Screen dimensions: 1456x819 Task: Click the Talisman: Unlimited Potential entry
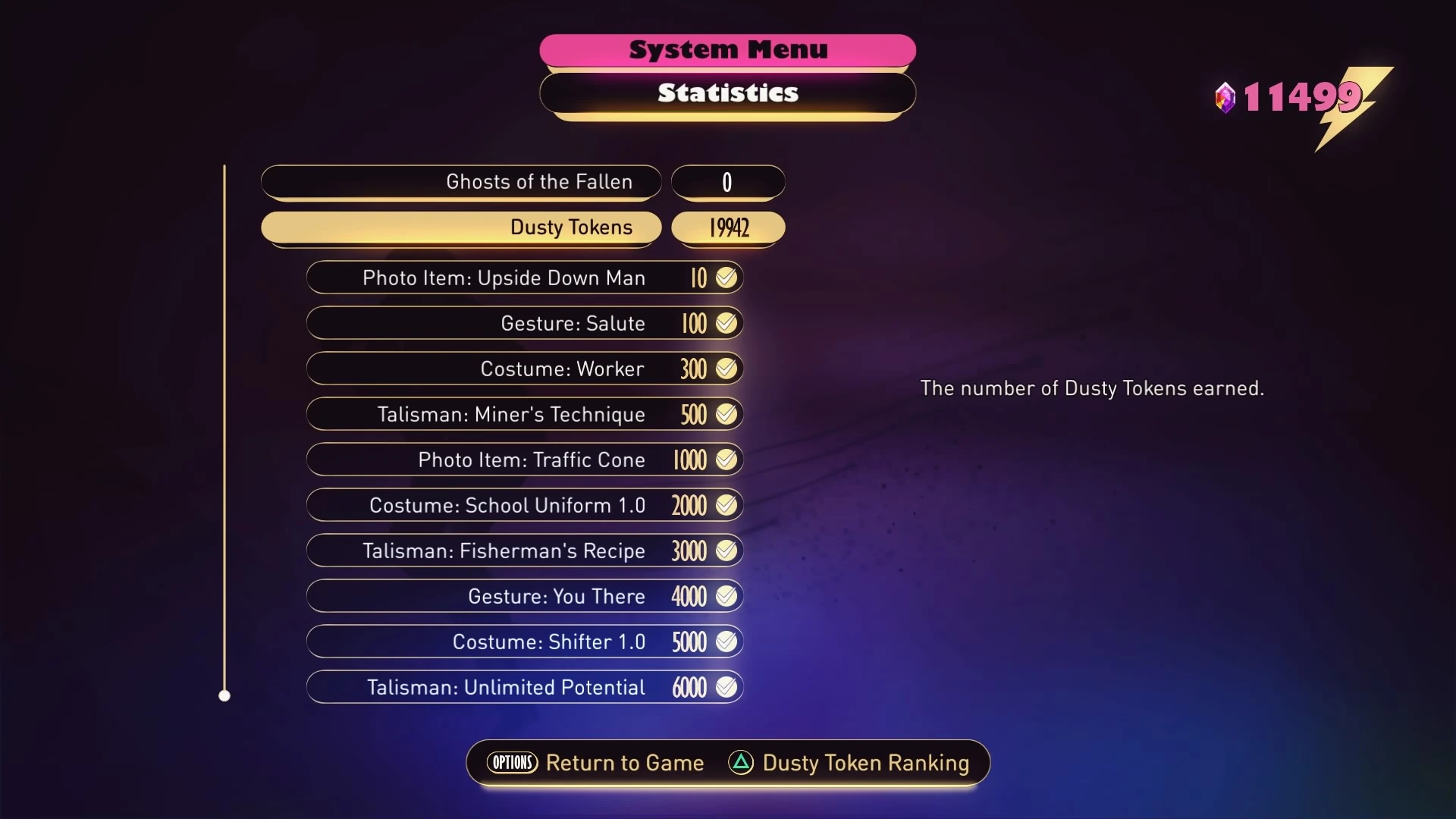(x=523, y=687)
